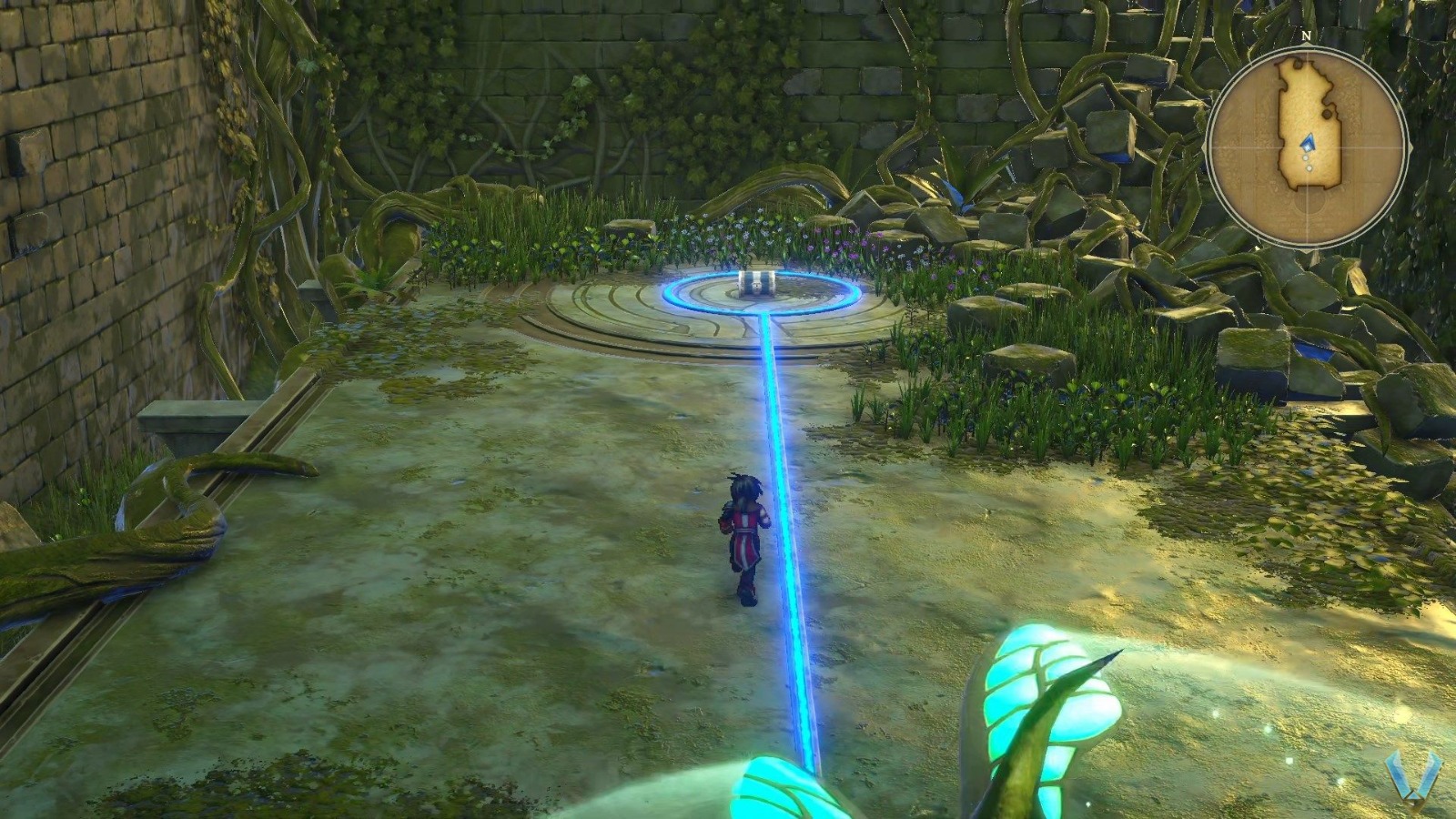Click the N compass marker above the minimap
The width and height of the screenshot is (1456, 819).
point(1307,36)
